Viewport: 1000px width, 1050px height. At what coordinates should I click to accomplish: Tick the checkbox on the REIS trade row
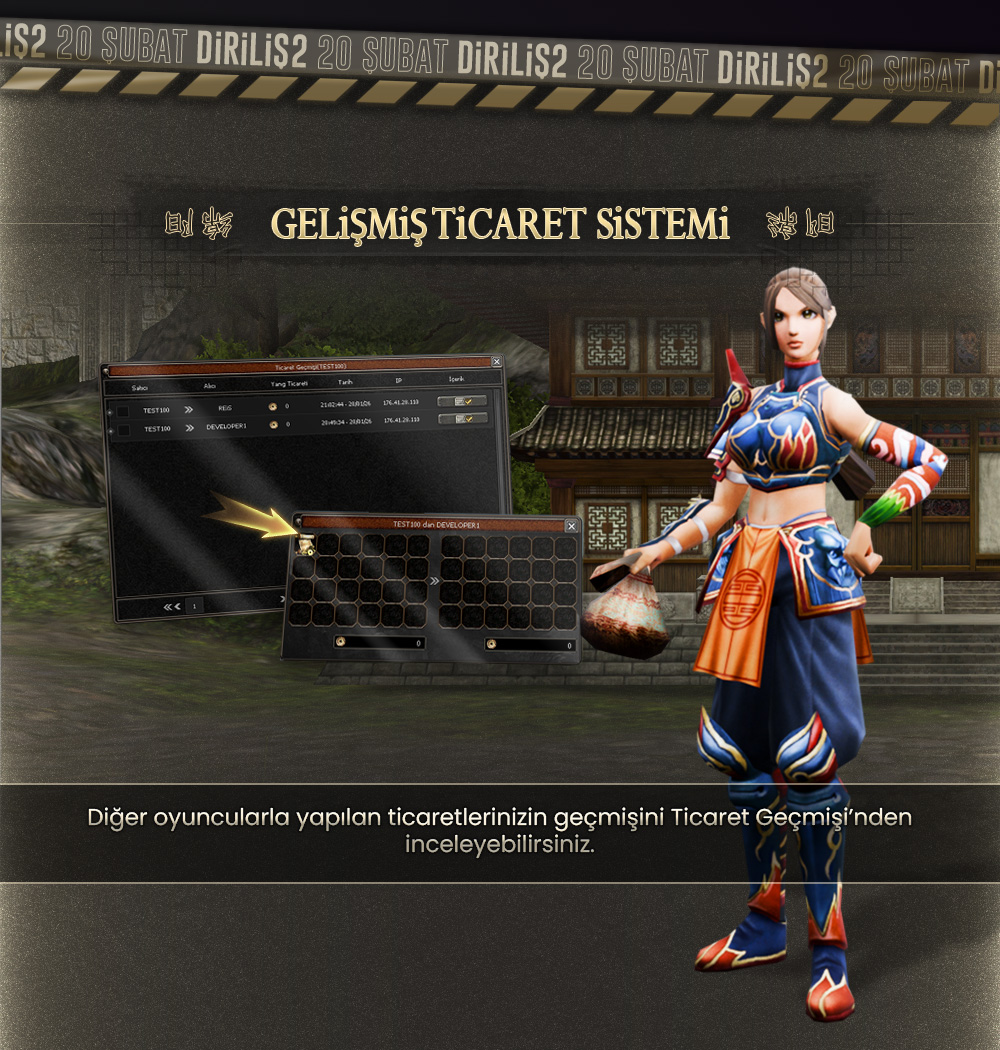pyautogui.click(x=122, y=411)
